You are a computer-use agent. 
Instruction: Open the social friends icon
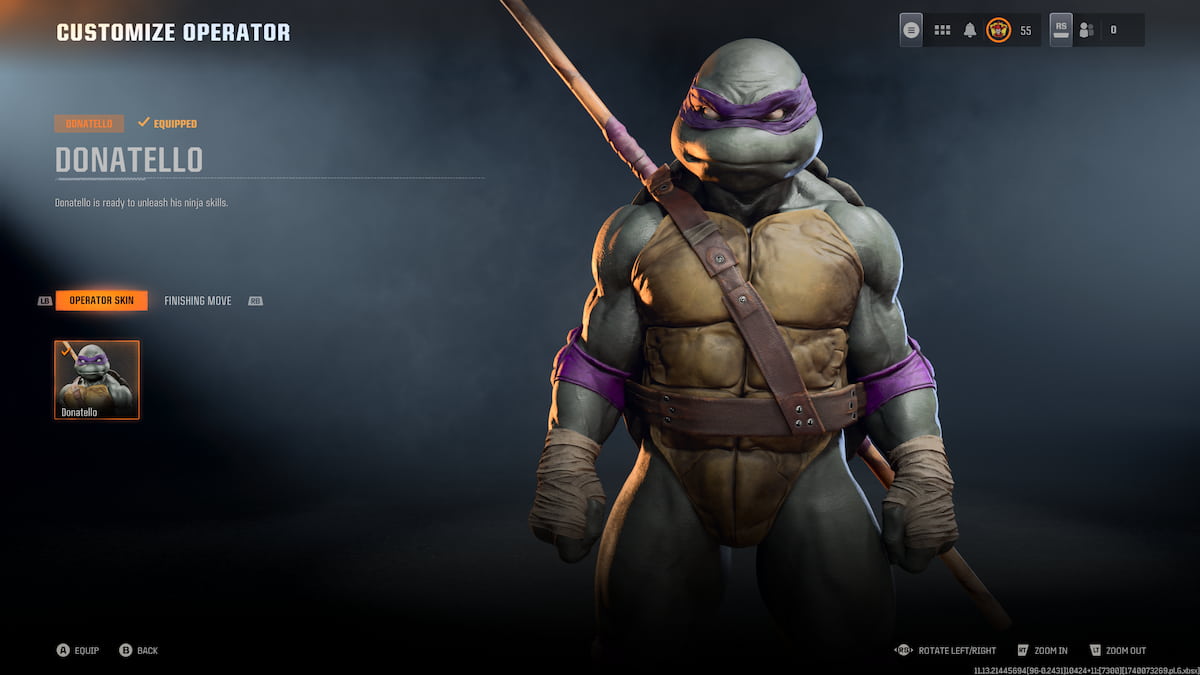[1086, 30]
